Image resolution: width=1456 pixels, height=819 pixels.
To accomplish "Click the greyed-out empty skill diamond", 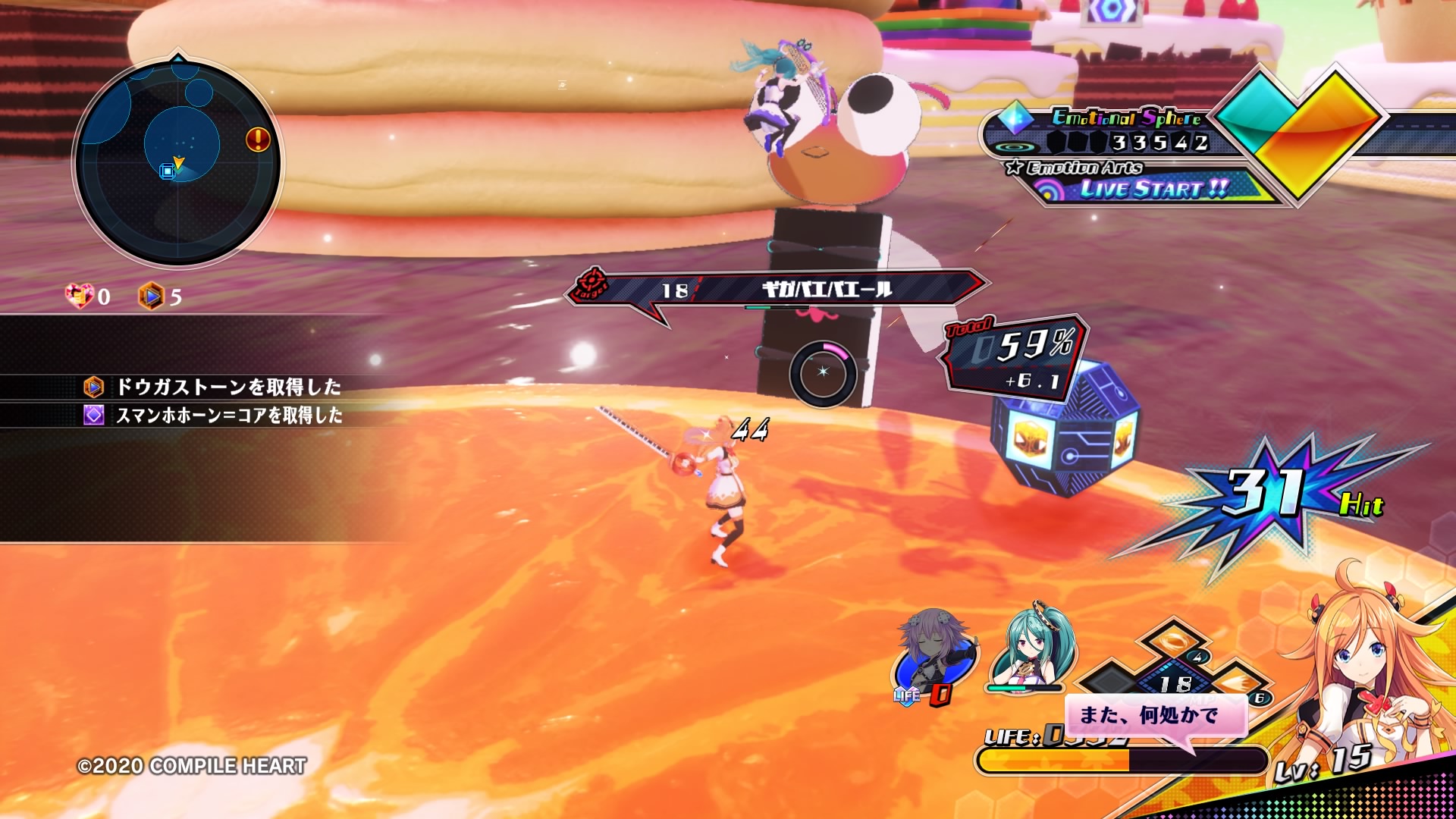I will [1113, 679].
